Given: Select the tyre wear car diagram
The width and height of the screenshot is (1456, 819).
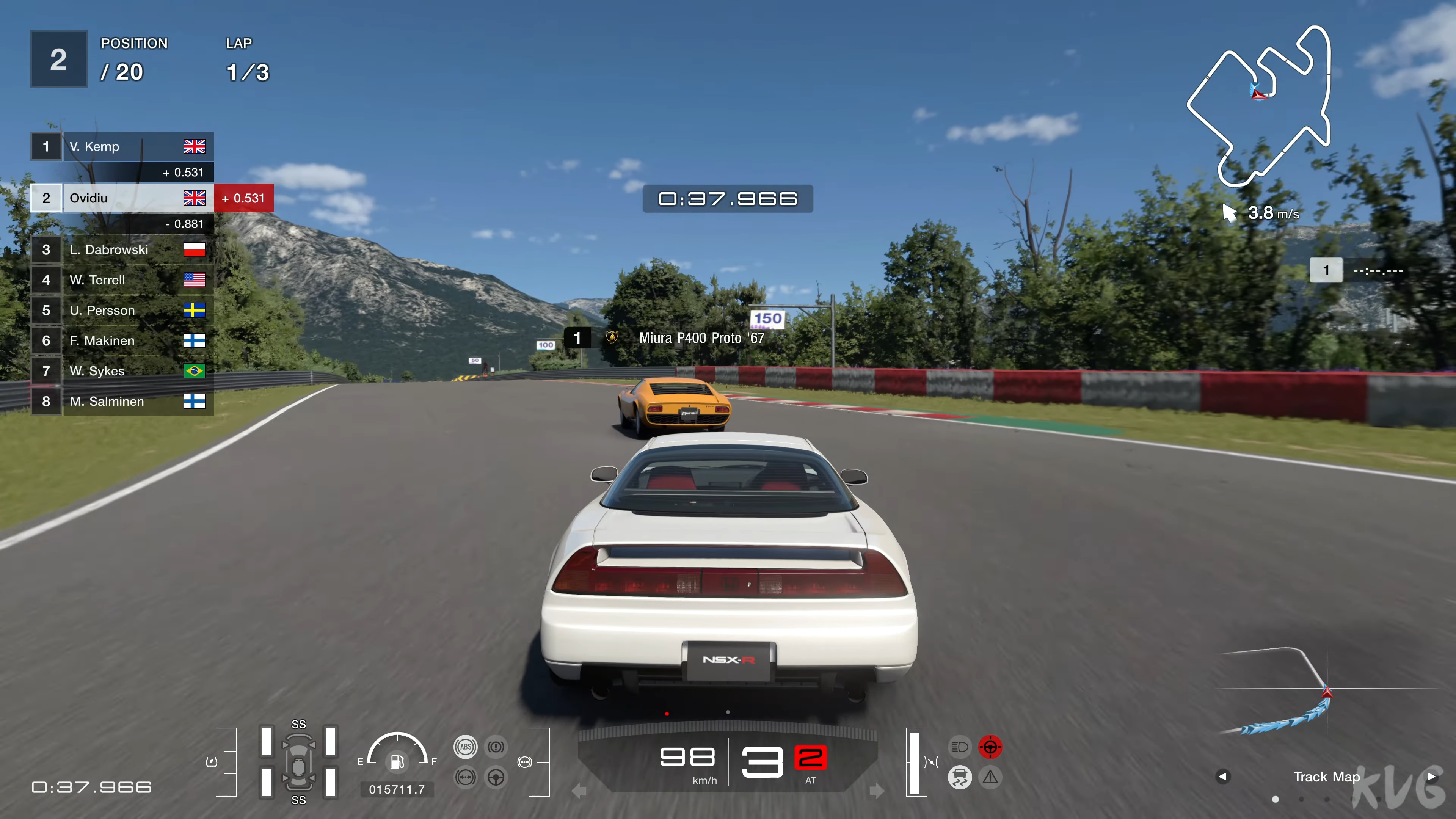Looking at the screenshot, I should click(298, 762).
